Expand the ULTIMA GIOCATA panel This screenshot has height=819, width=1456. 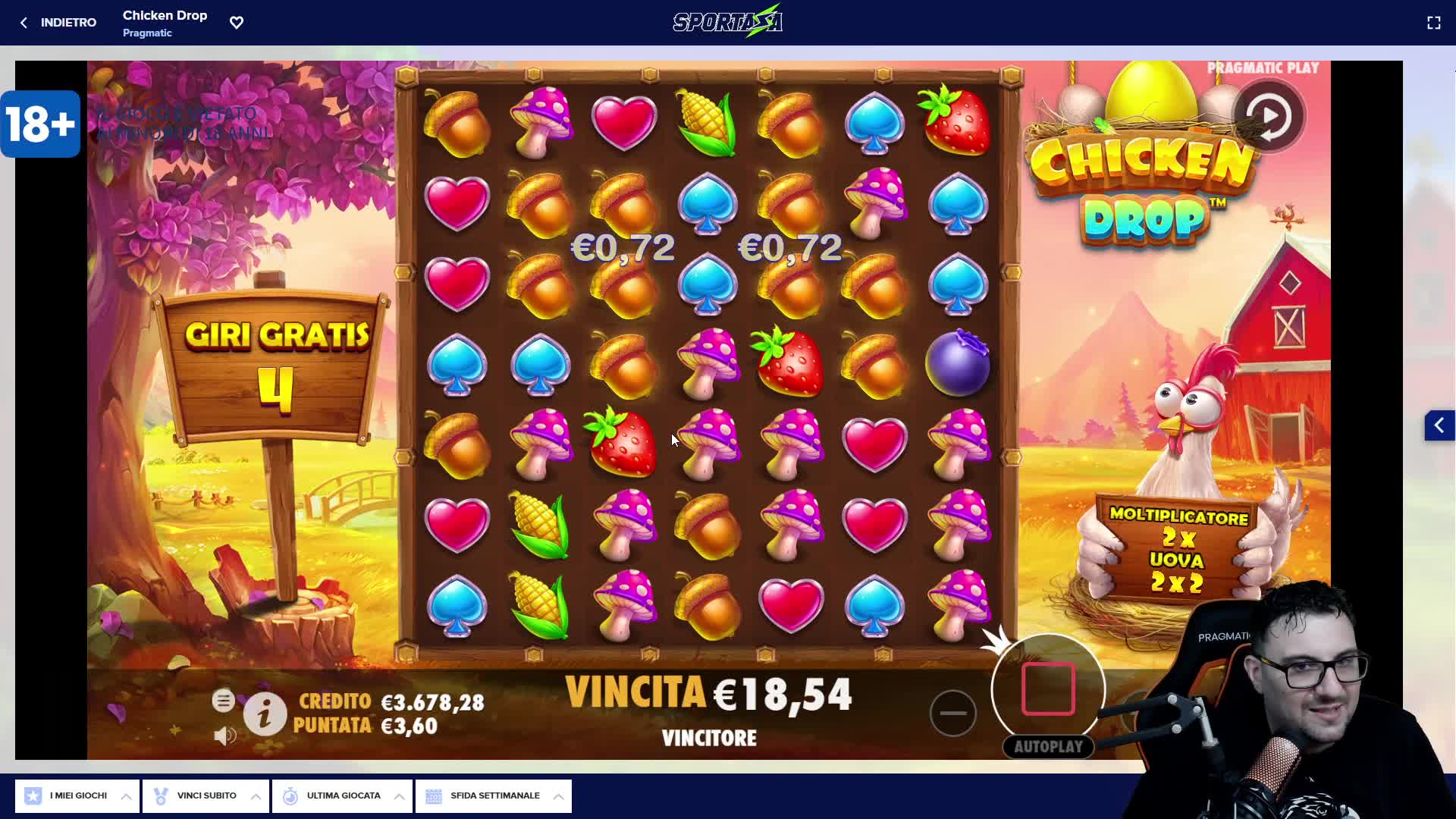point(342,795)
